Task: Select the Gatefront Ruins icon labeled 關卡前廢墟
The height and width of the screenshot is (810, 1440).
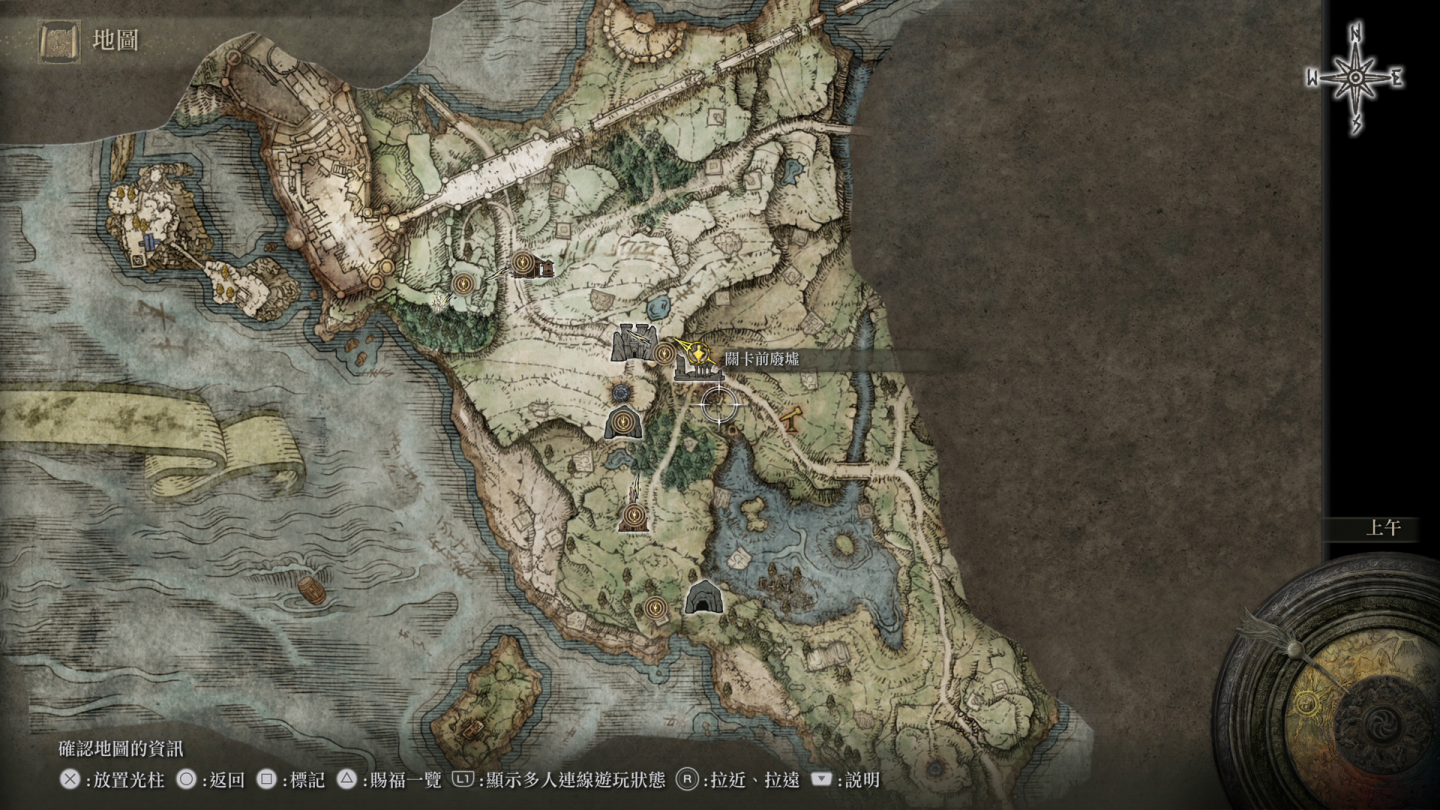Action: pyautogui.click(x=698, y=370)
